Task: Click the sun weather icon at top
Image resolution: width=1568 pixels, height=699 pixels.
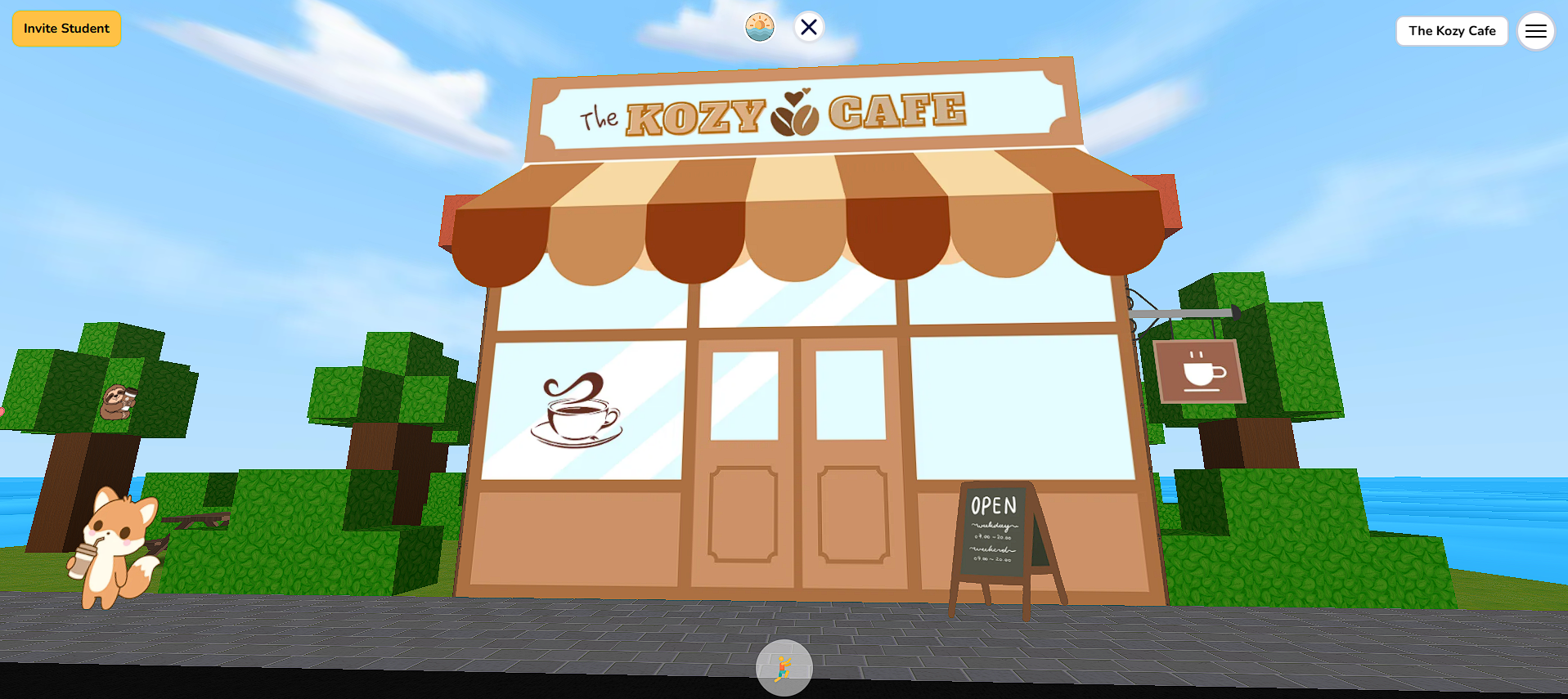Action: [x=758, y=26]
